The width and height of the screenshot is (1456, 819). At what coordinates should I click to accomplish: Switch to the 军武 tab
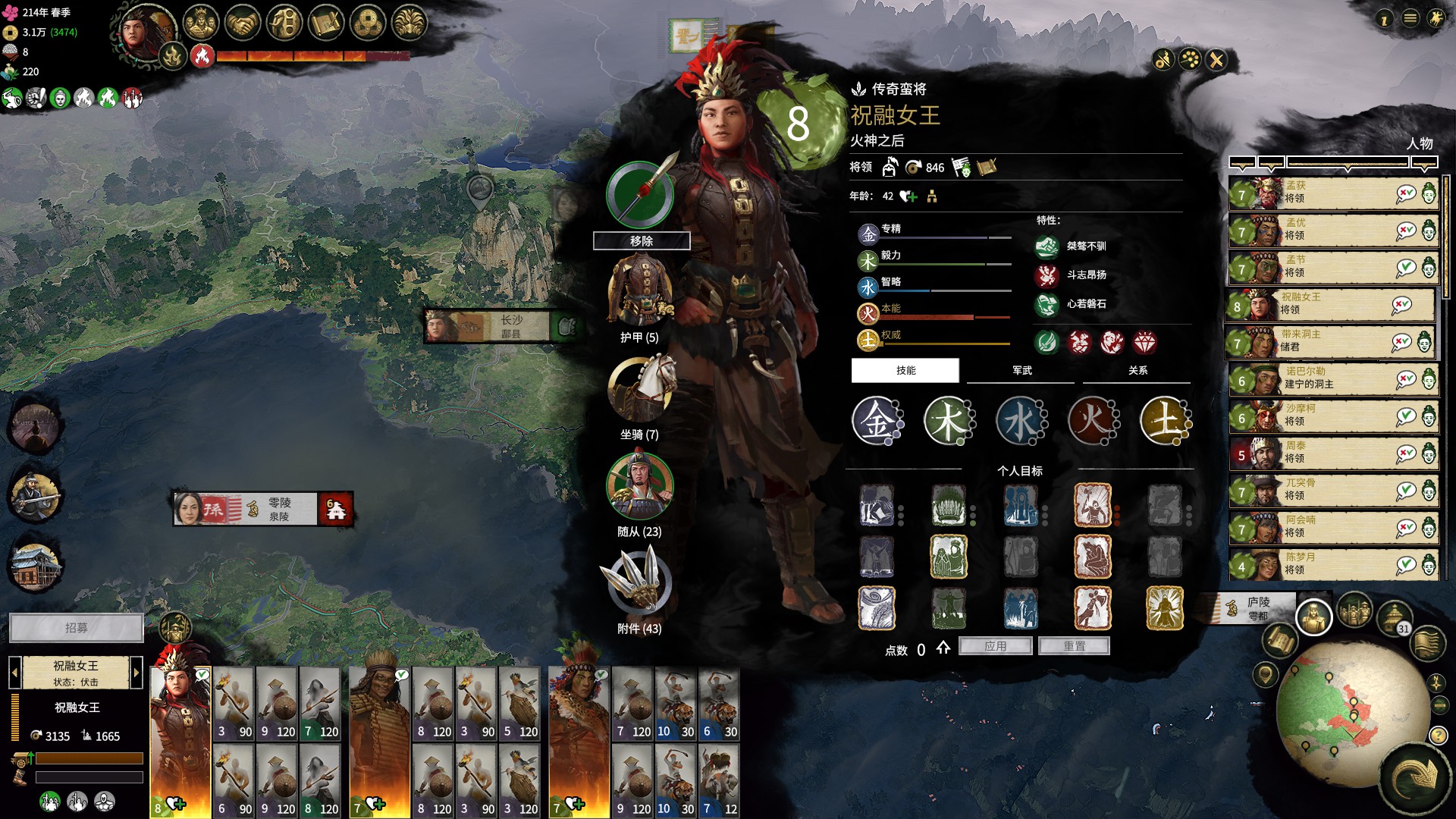(x=1021, y=371)
